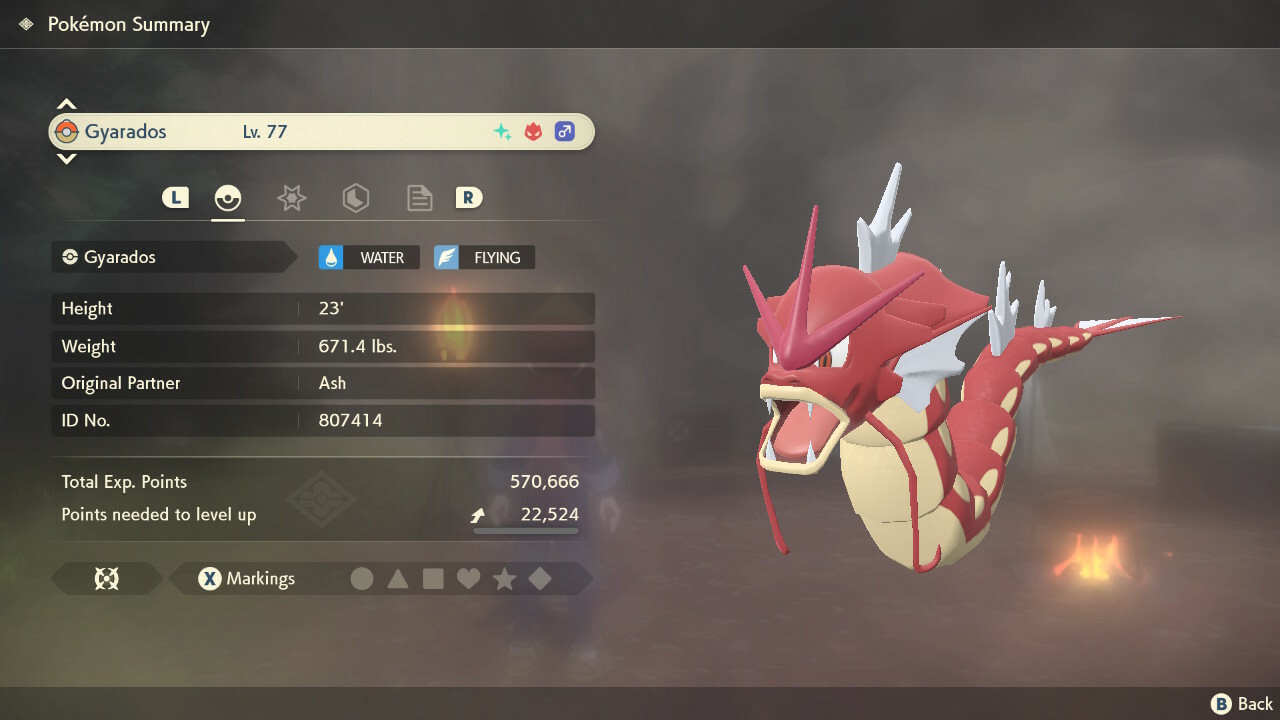Switch to the hexagon shield tab
This screenshot has width=1280, height=720.
click(x=355, y=198)
